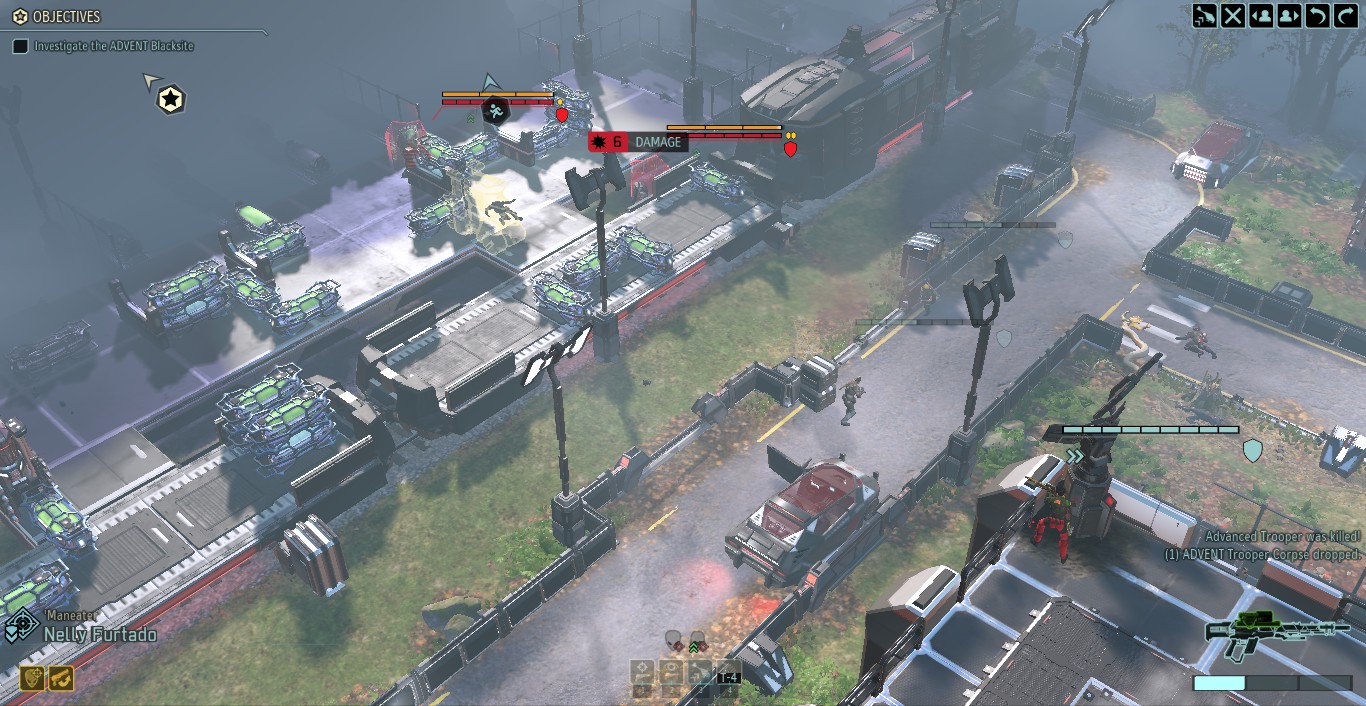This screenshot has width=1366, height=706.
Task: Click the star objective waypoint marker
Action: pos(172,99)
